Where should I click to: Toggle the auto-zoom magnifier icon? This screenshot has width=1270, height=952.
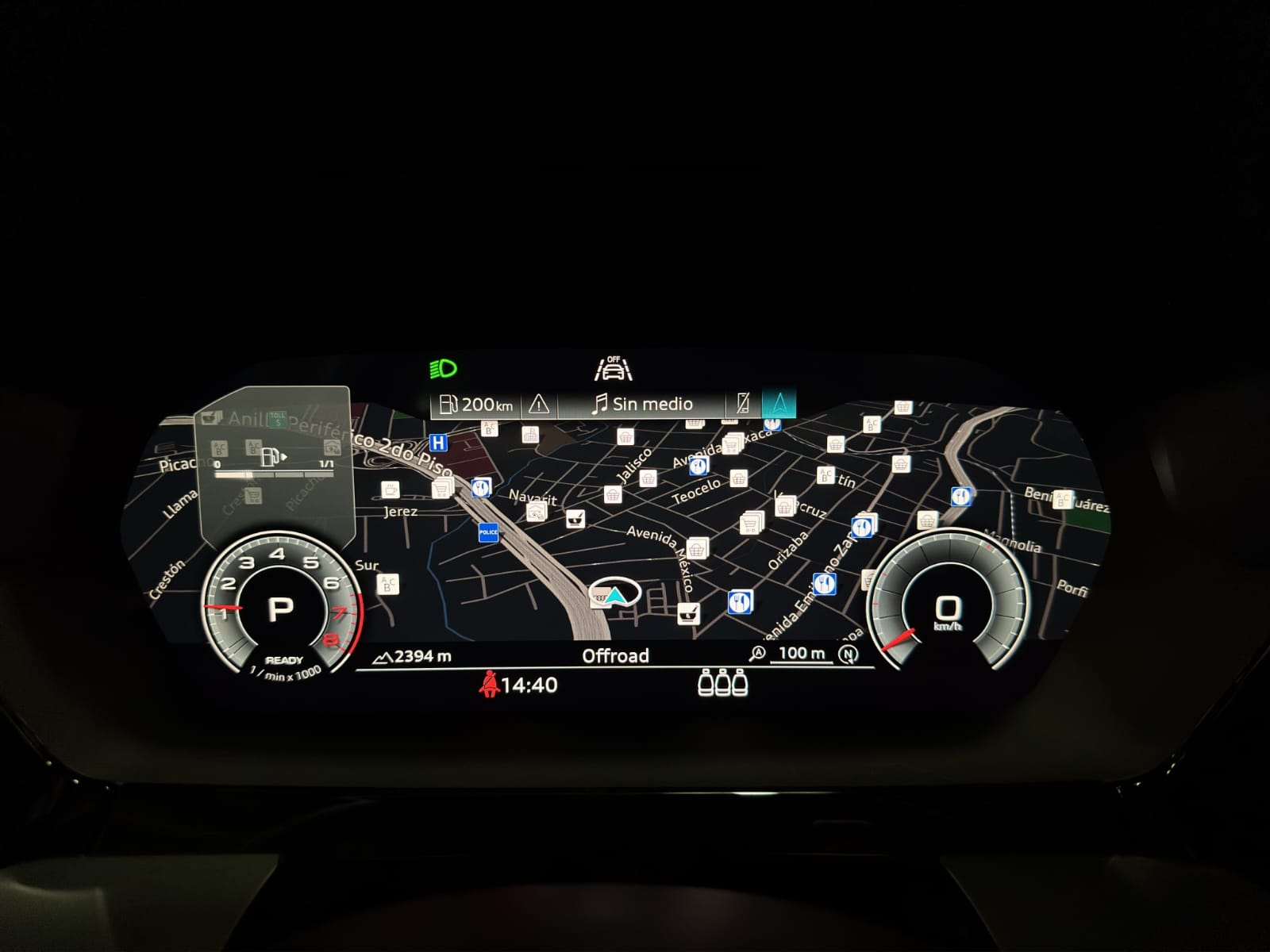pyautogui.click(x=758, y=654)
